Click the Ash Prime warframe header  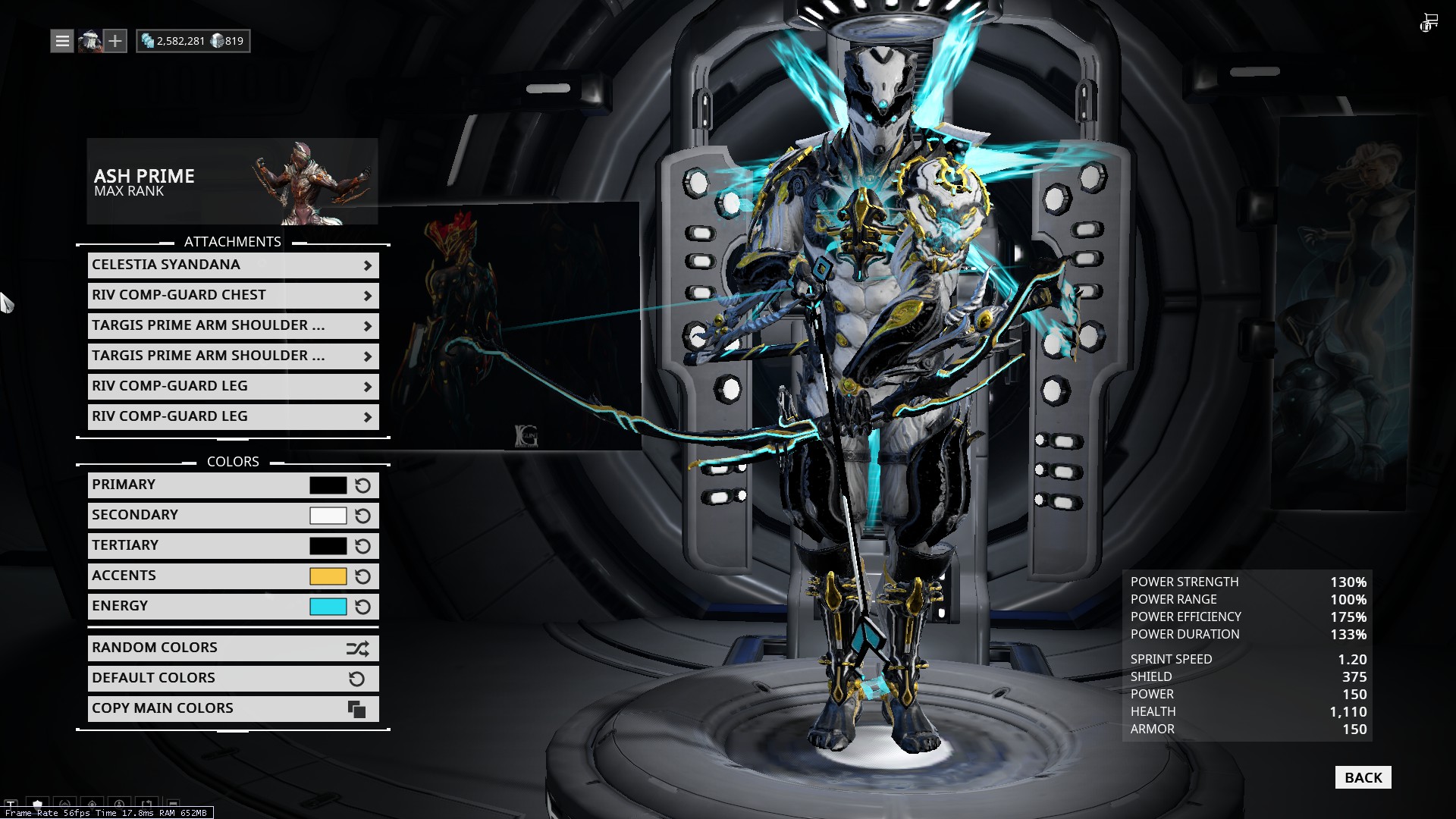[232, 182]
